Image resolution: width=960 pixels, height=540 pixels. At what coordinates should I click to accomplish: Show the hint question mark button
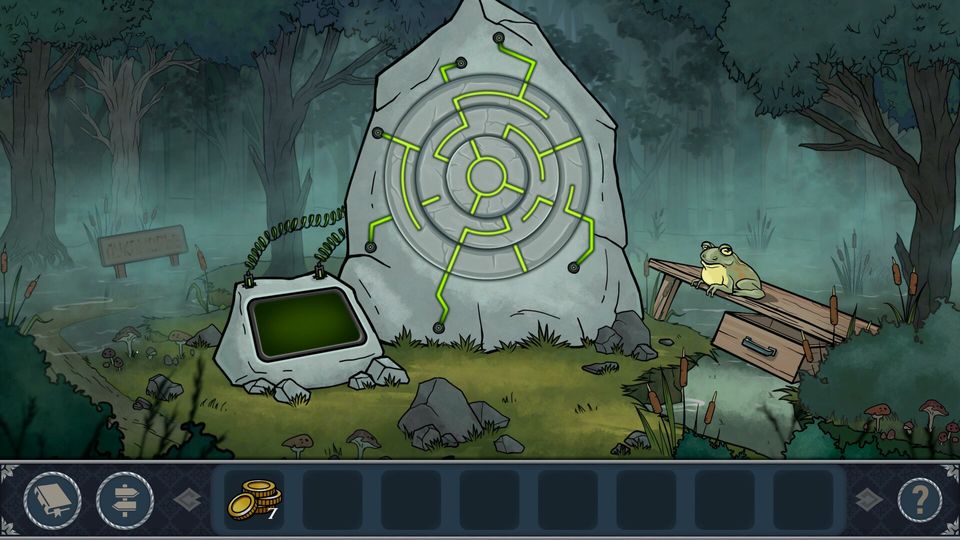[919, 499]
